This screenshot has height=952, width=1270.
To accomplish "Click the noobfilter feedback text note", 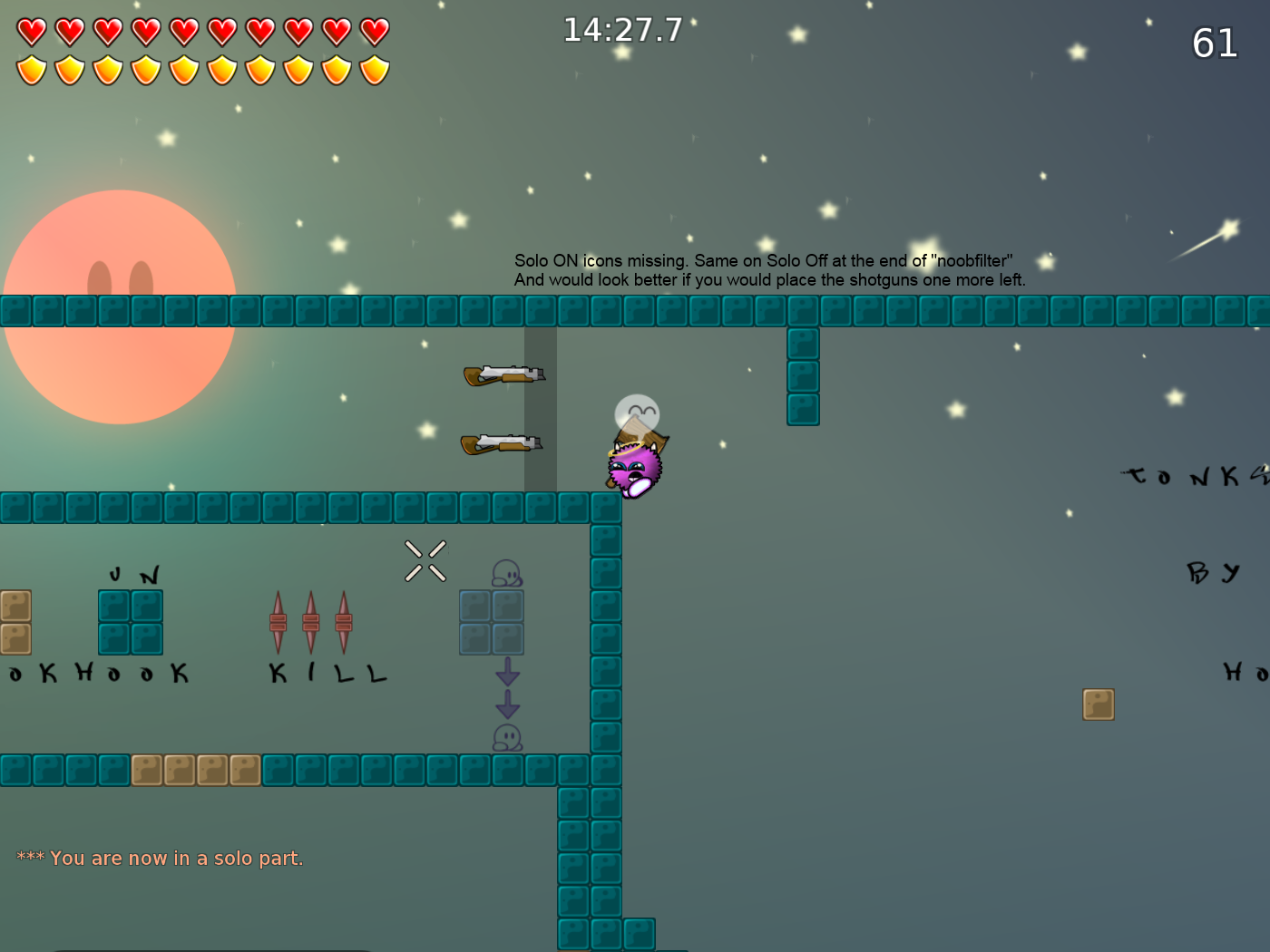I will pyautogui.click(x=767, y=270).
